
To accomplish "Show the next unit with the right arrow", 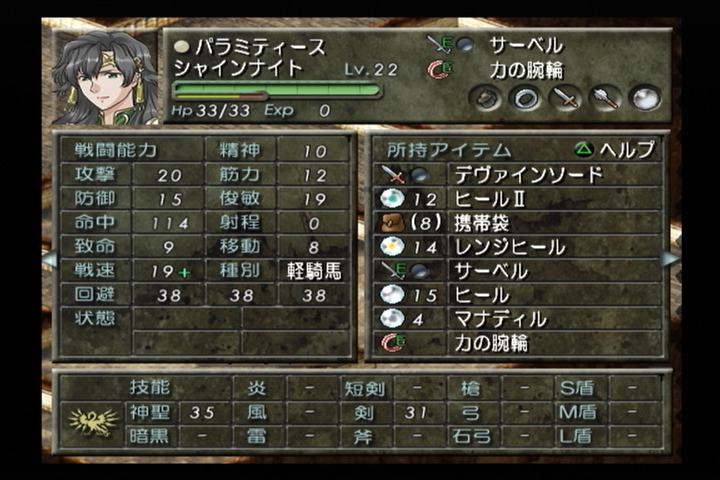I will click(670, 259).
